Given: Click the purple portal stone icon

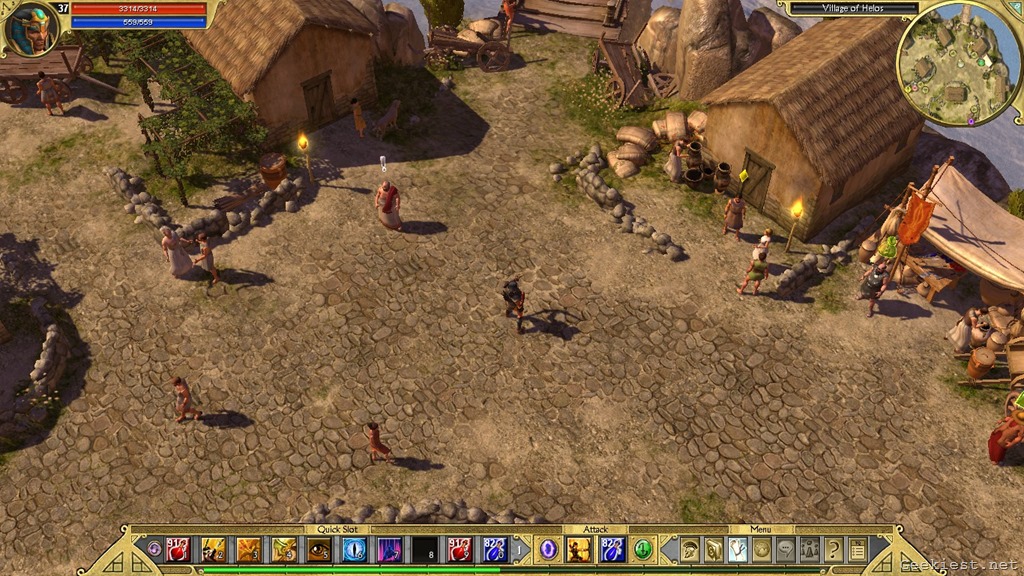Looking at the screenshot, I should click(x=548, y=549).
